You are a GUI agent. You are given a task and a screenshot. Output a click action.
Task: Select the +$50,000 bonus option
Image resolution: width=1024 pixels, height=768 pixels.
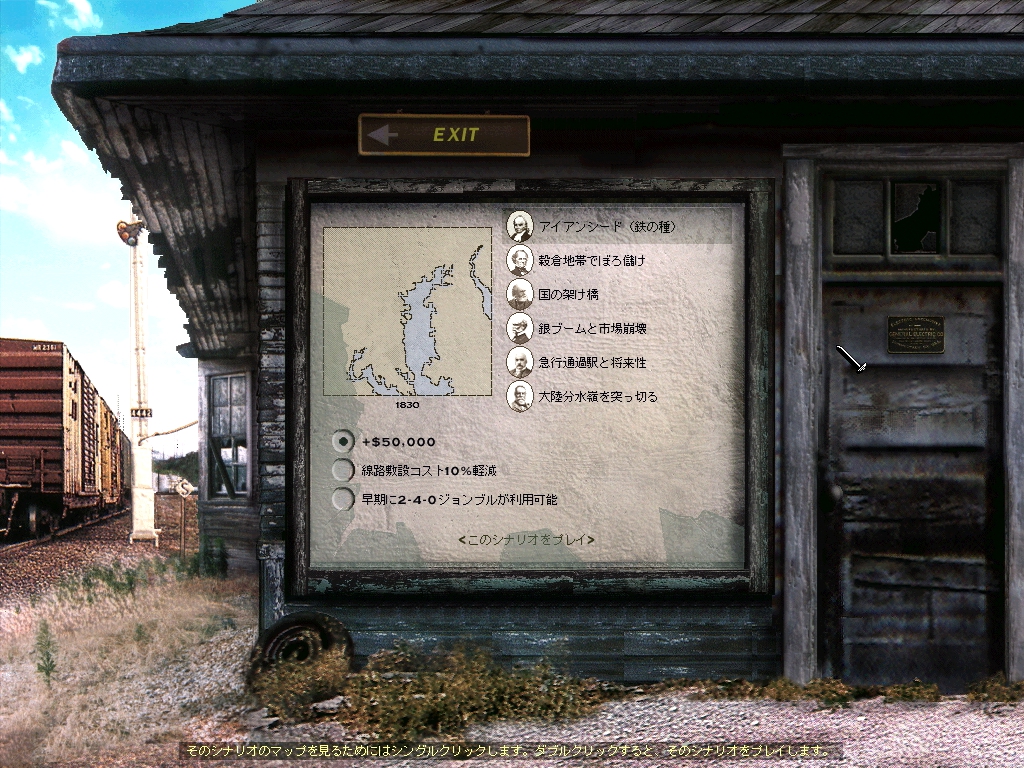[x=344, y=441]
